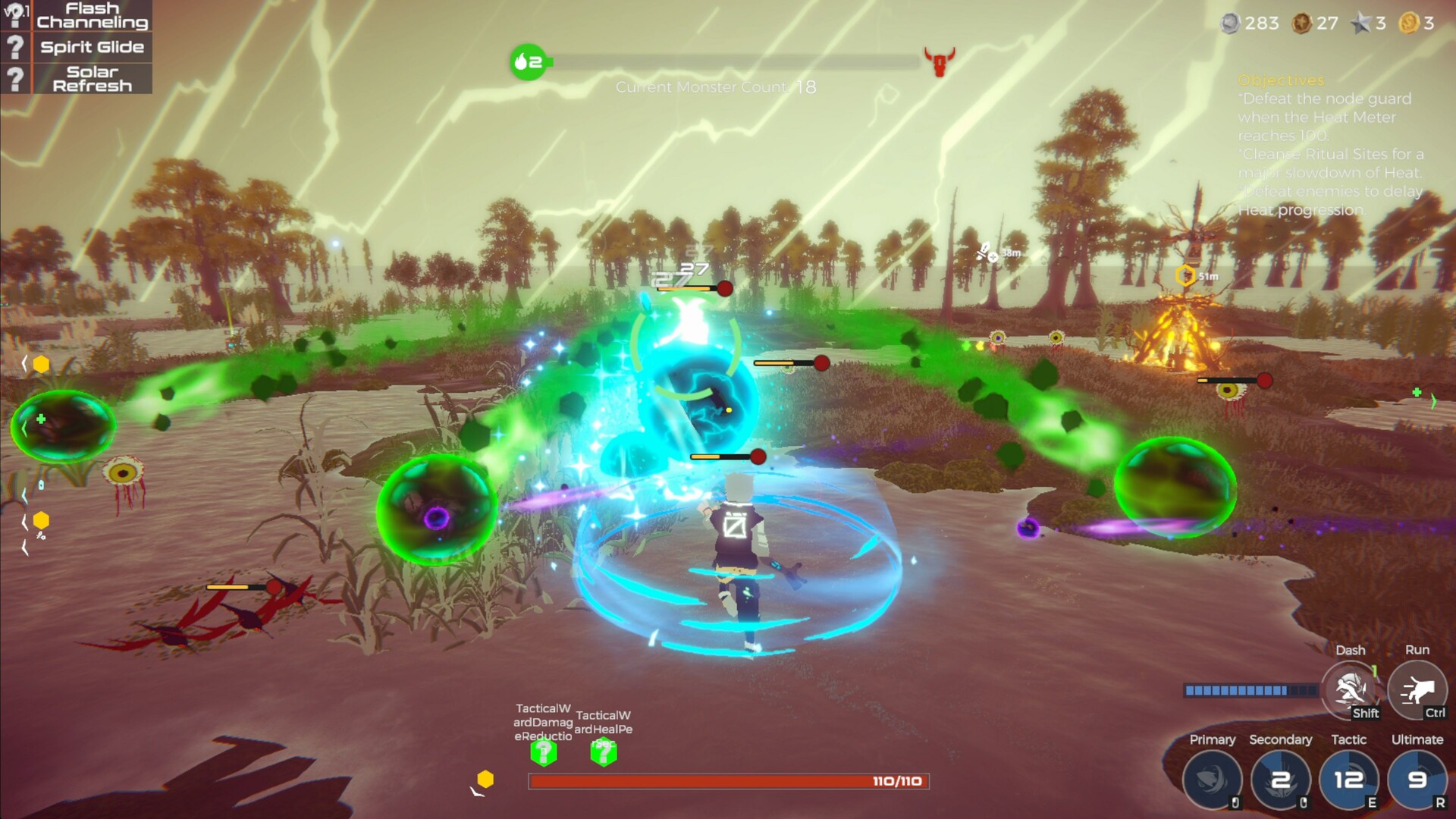
Task: Click the Primary attack ability icon
Action: tap(1211, 780)
